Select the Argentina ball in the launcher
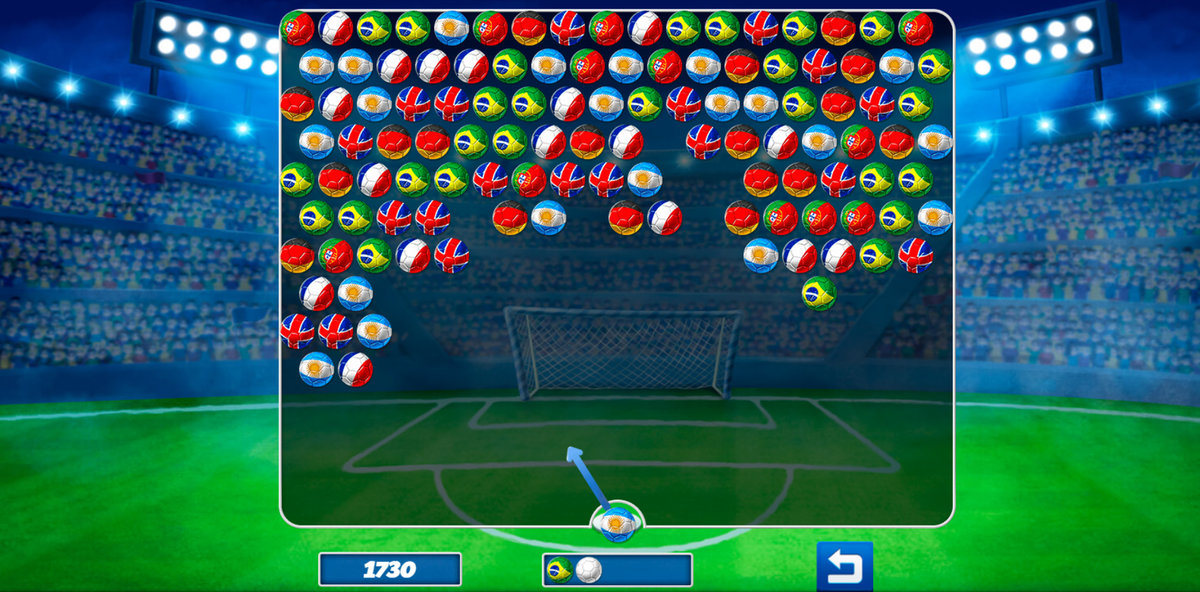Viewport: 1200px width, 592px height. point(617,522)
